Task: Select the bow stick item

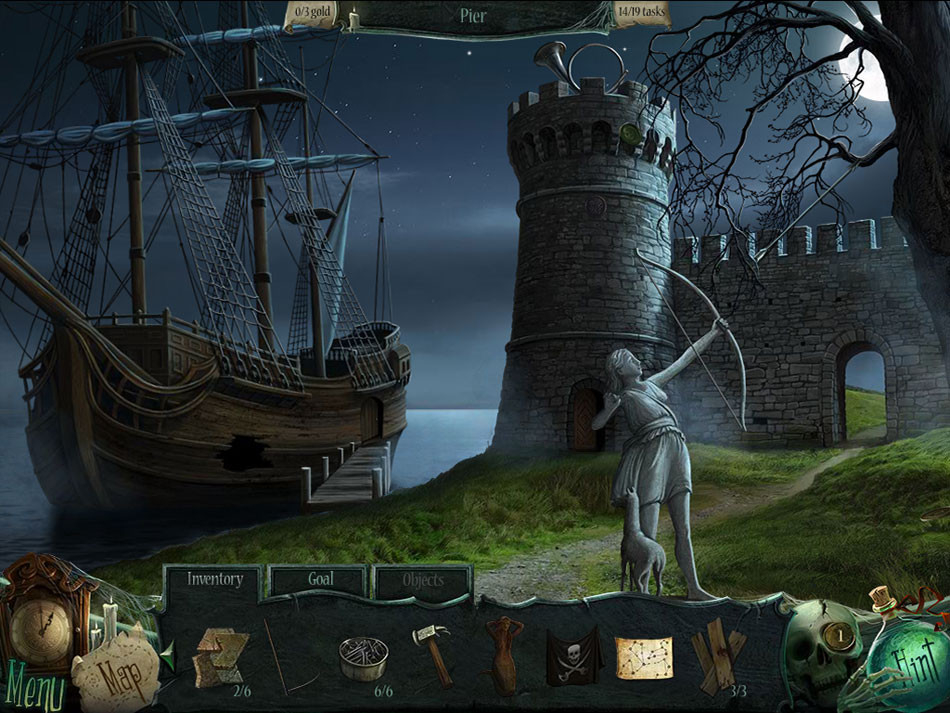Action: click(278, 656)
